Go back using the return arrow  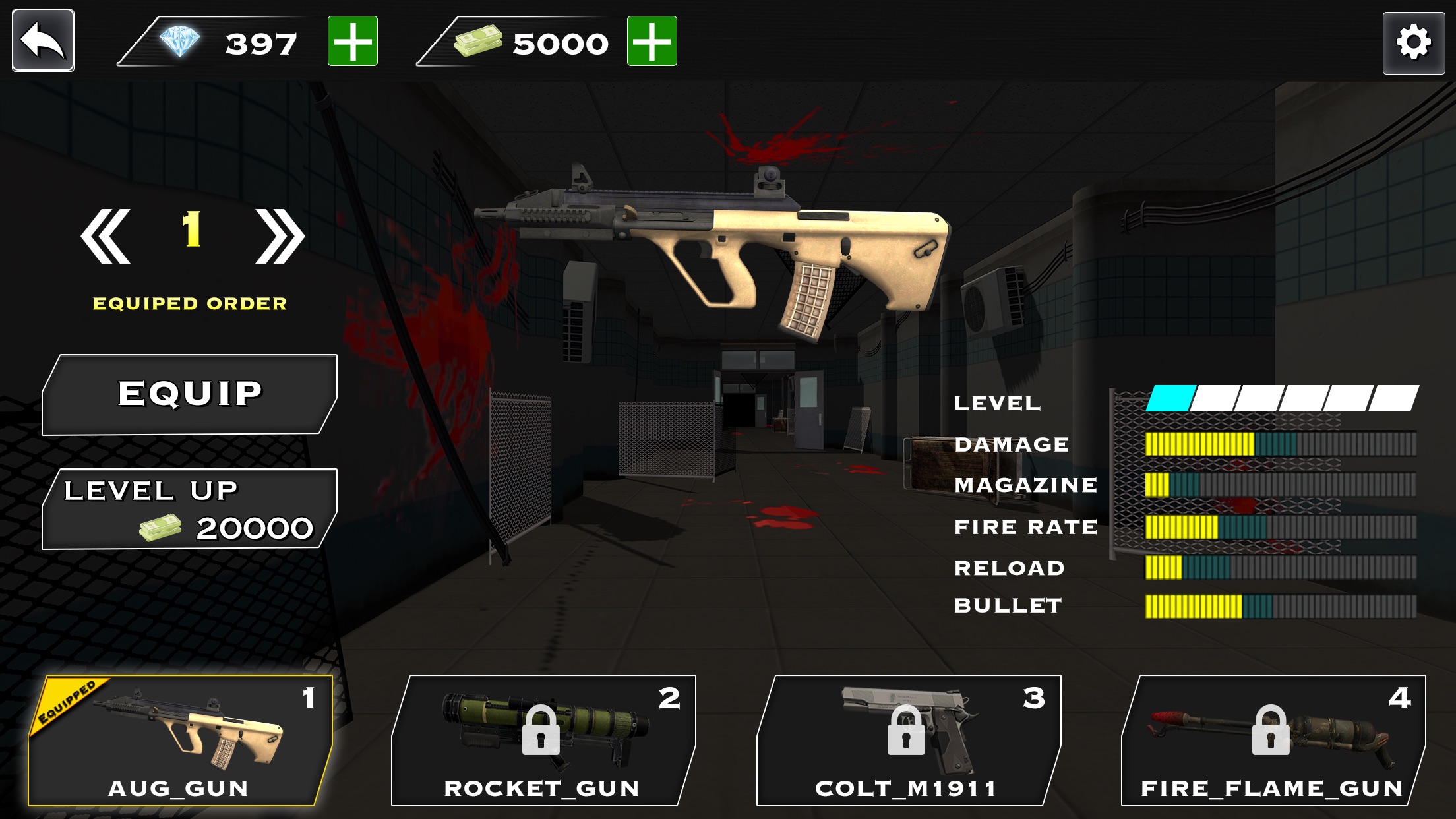tap(43, 40)
